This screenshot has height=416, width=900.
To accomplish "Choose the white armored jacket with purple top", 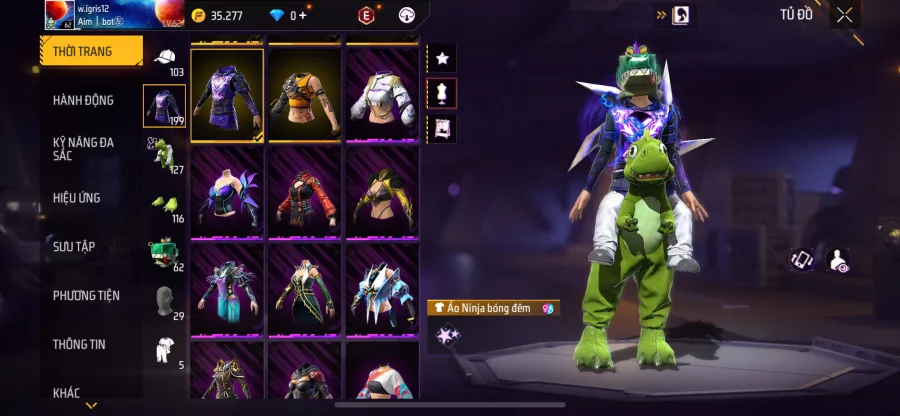I will [382, 94].
